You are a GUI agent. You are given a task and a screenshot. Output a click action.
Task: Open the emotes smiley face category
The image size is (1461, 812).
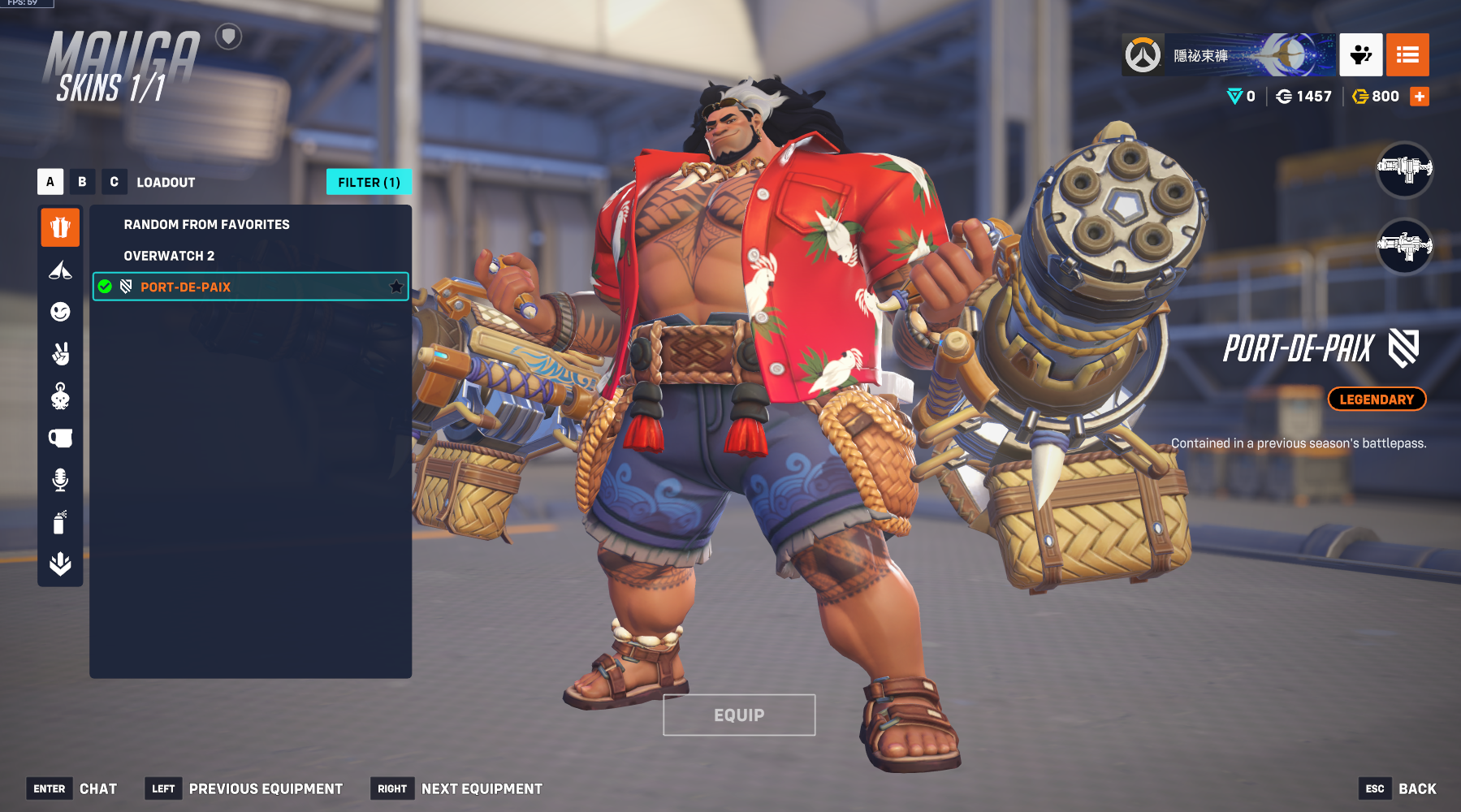(60, 312)
